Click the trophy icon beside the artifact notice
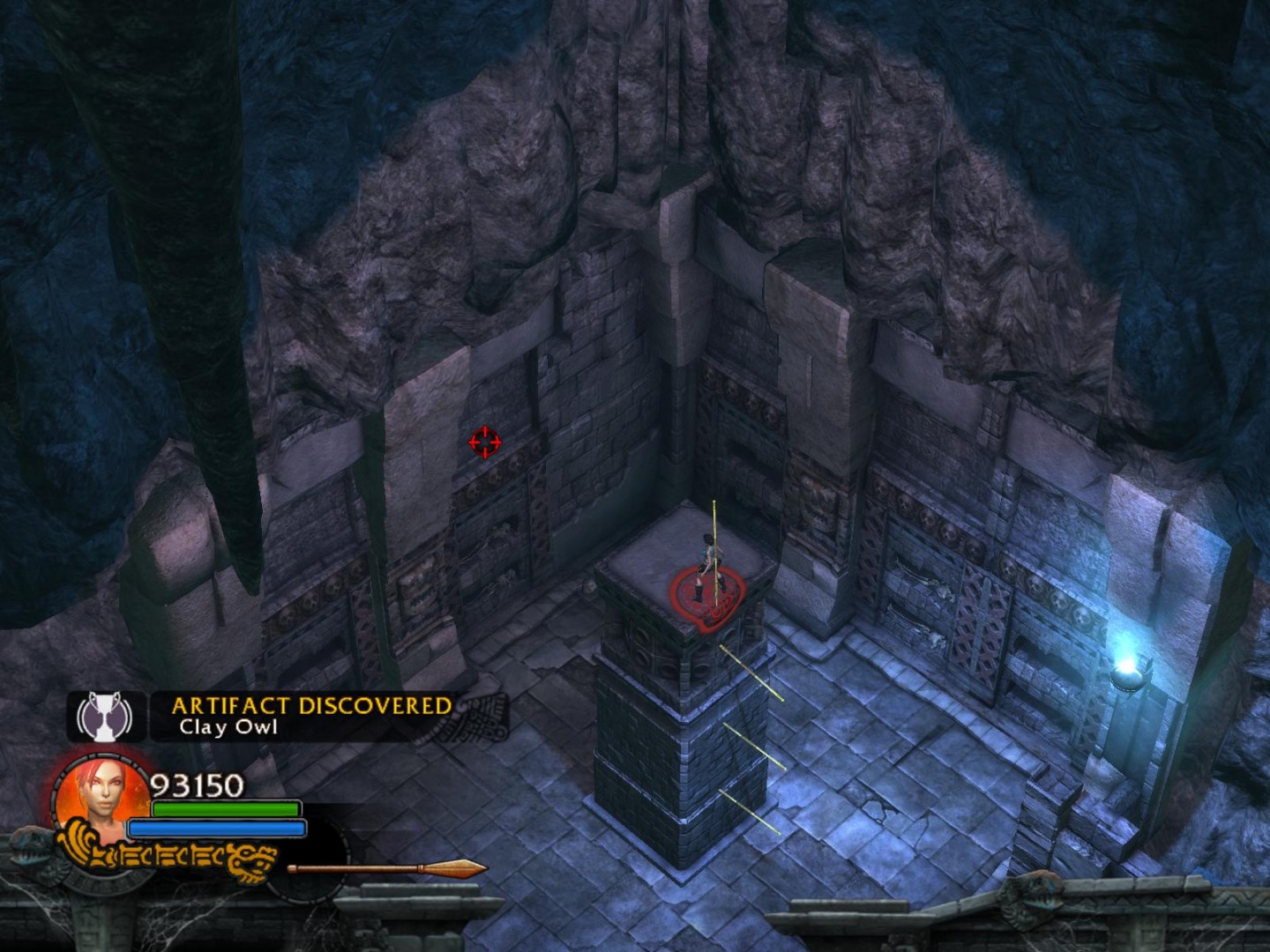This screenshot has width=1270, height=952. tap(105, 716)
